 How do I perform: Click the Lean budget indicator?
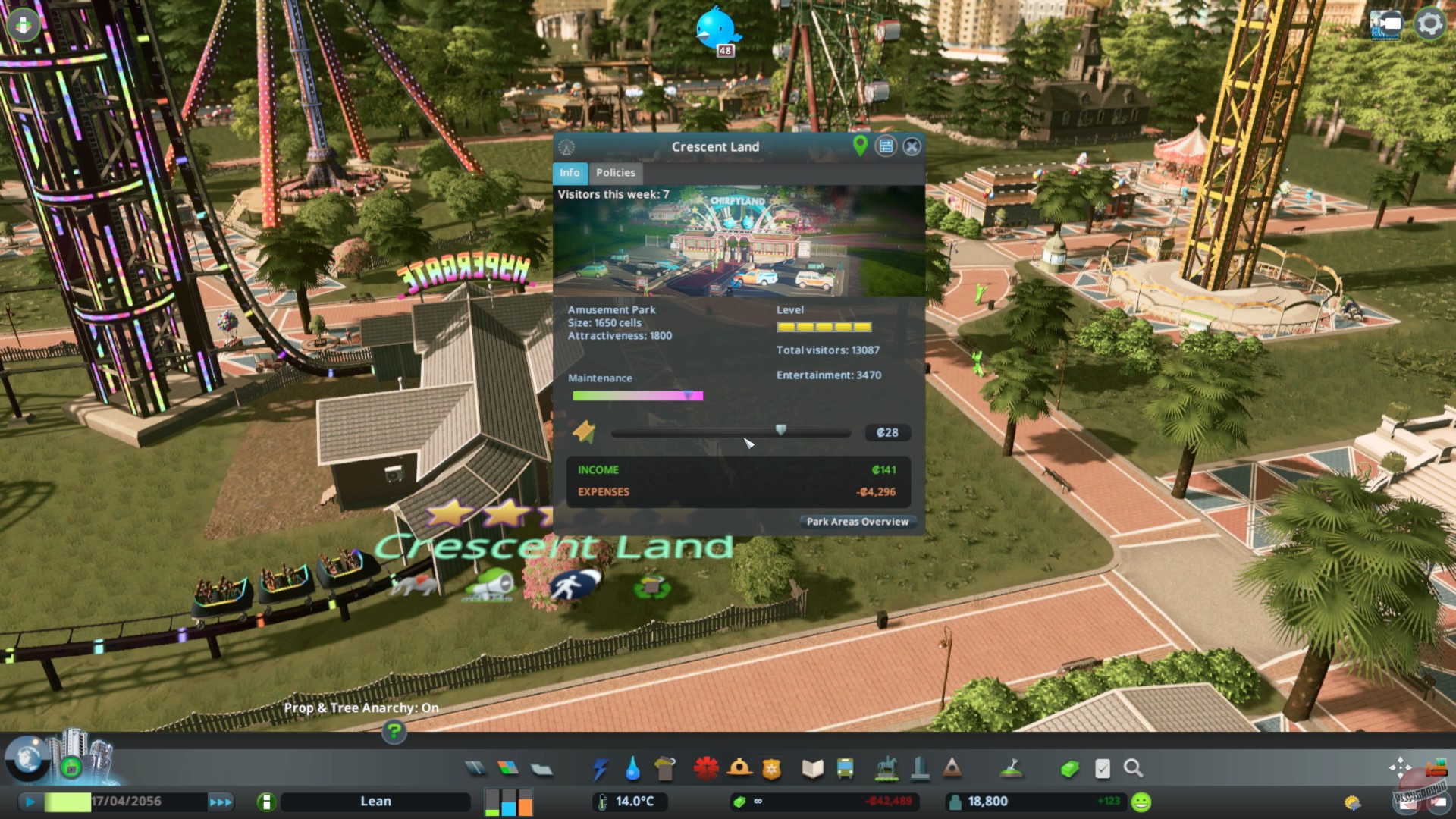click(x=375, y=802)
